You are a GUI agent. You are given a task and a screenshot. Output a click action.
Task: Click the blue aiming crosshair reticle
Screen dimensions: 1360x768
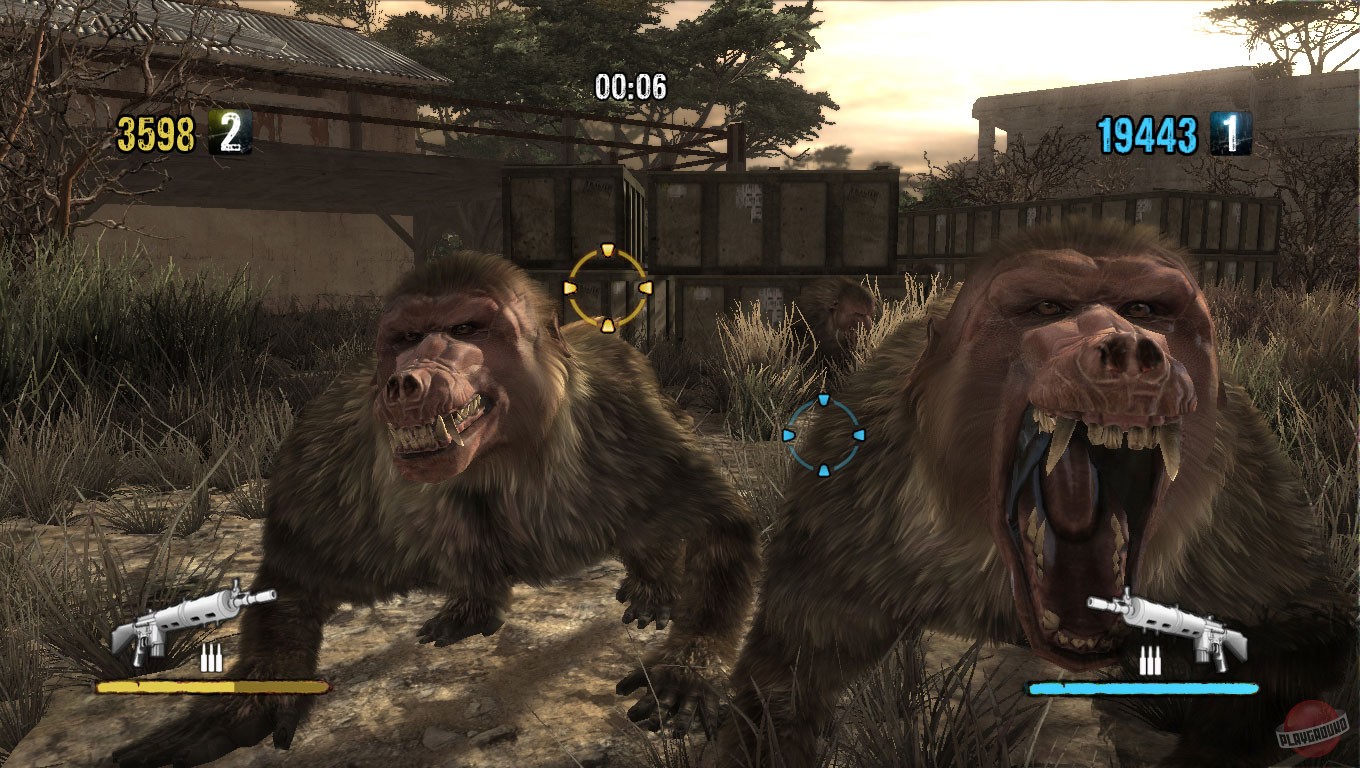point(824,437)
